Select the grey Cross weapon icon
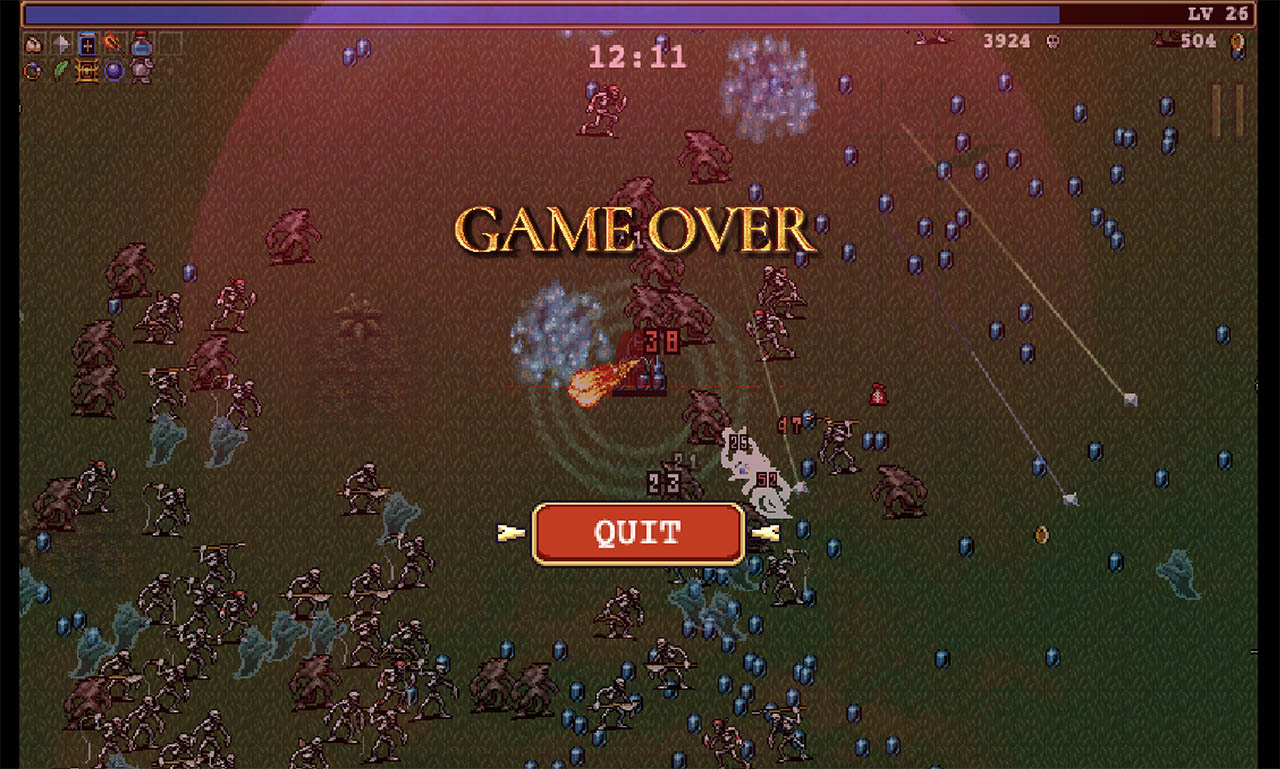This screenshot has width=1280, height=769. coord(62,45)
